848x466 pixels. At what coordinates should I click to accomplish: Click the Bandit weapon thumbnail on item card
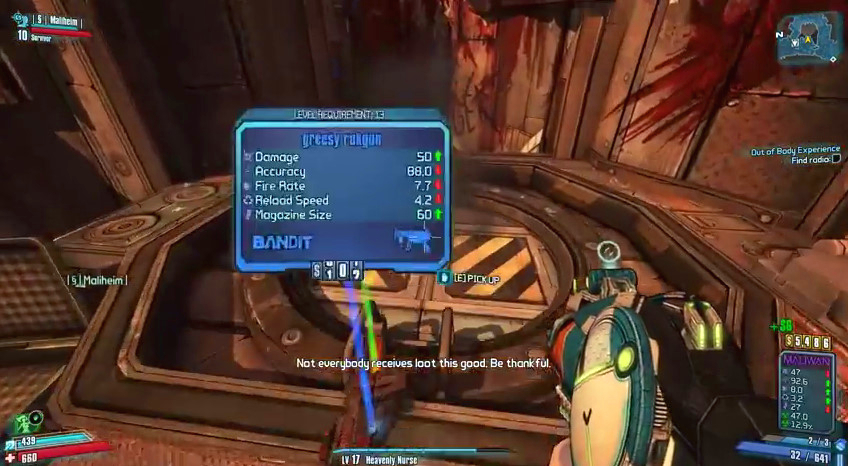(x=416, y=240)
